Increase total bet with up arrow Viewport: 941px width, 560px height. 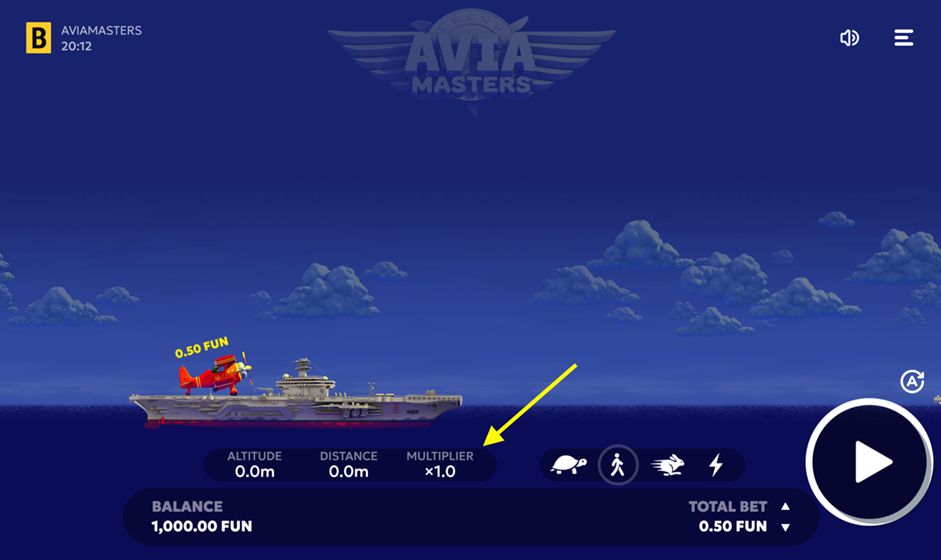click(785, 506)
